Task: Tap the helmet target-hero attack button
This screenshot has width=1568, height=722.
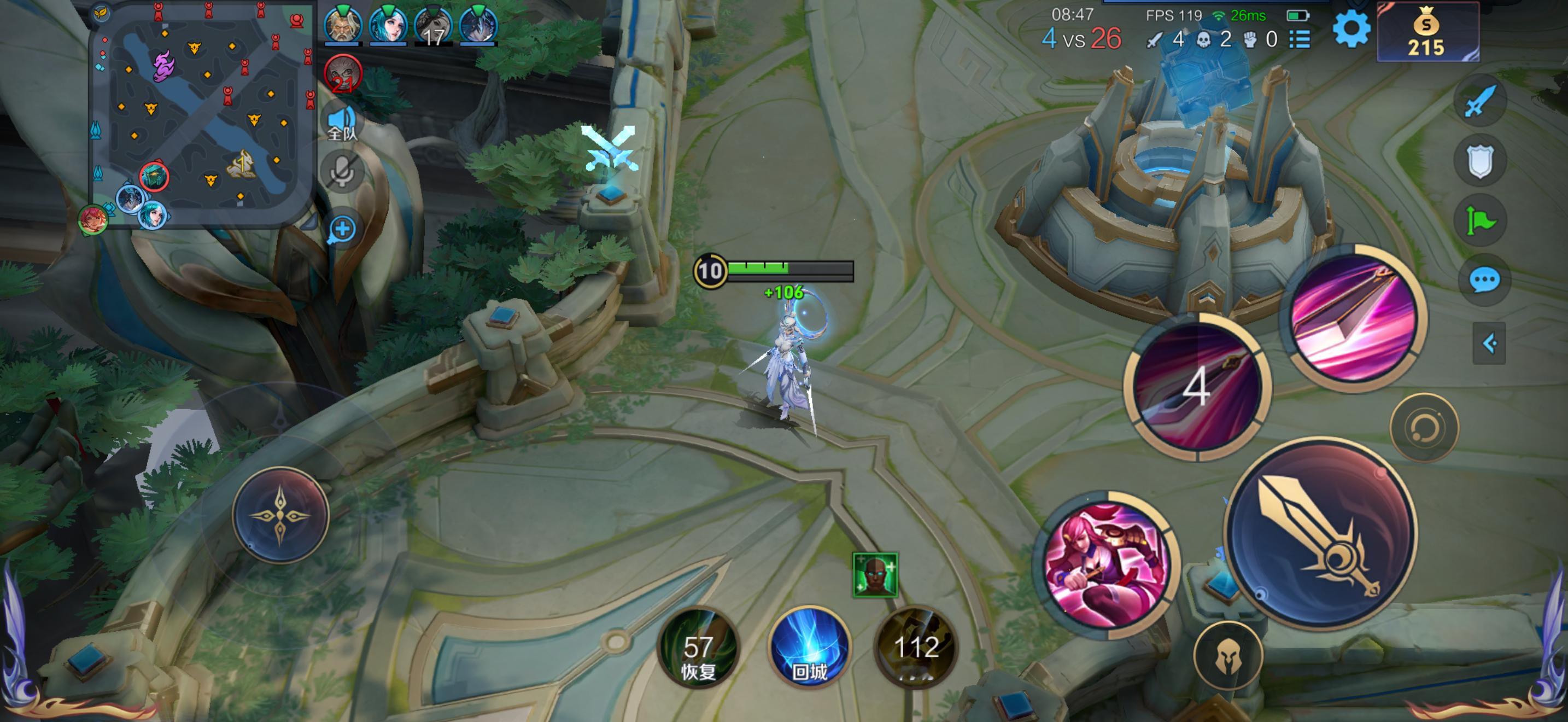Action: (x=1228, y=657)
